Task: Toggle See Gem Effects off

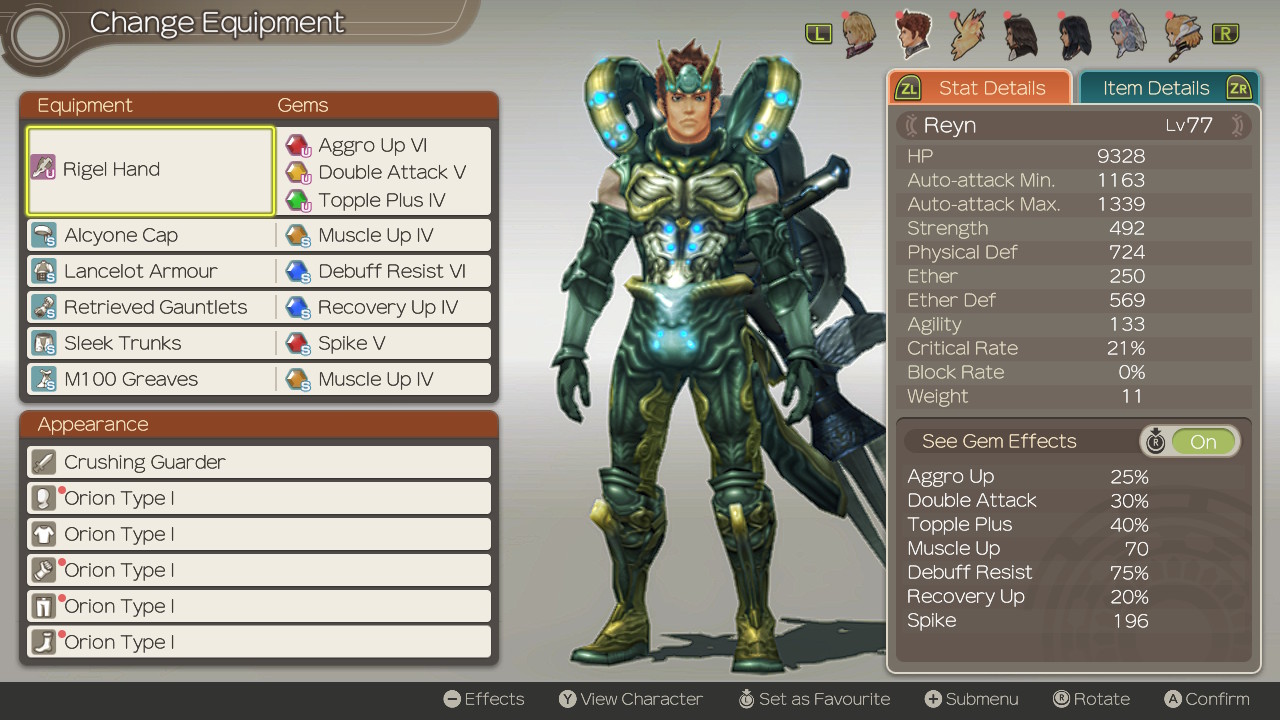Action: pos(1201,440)
